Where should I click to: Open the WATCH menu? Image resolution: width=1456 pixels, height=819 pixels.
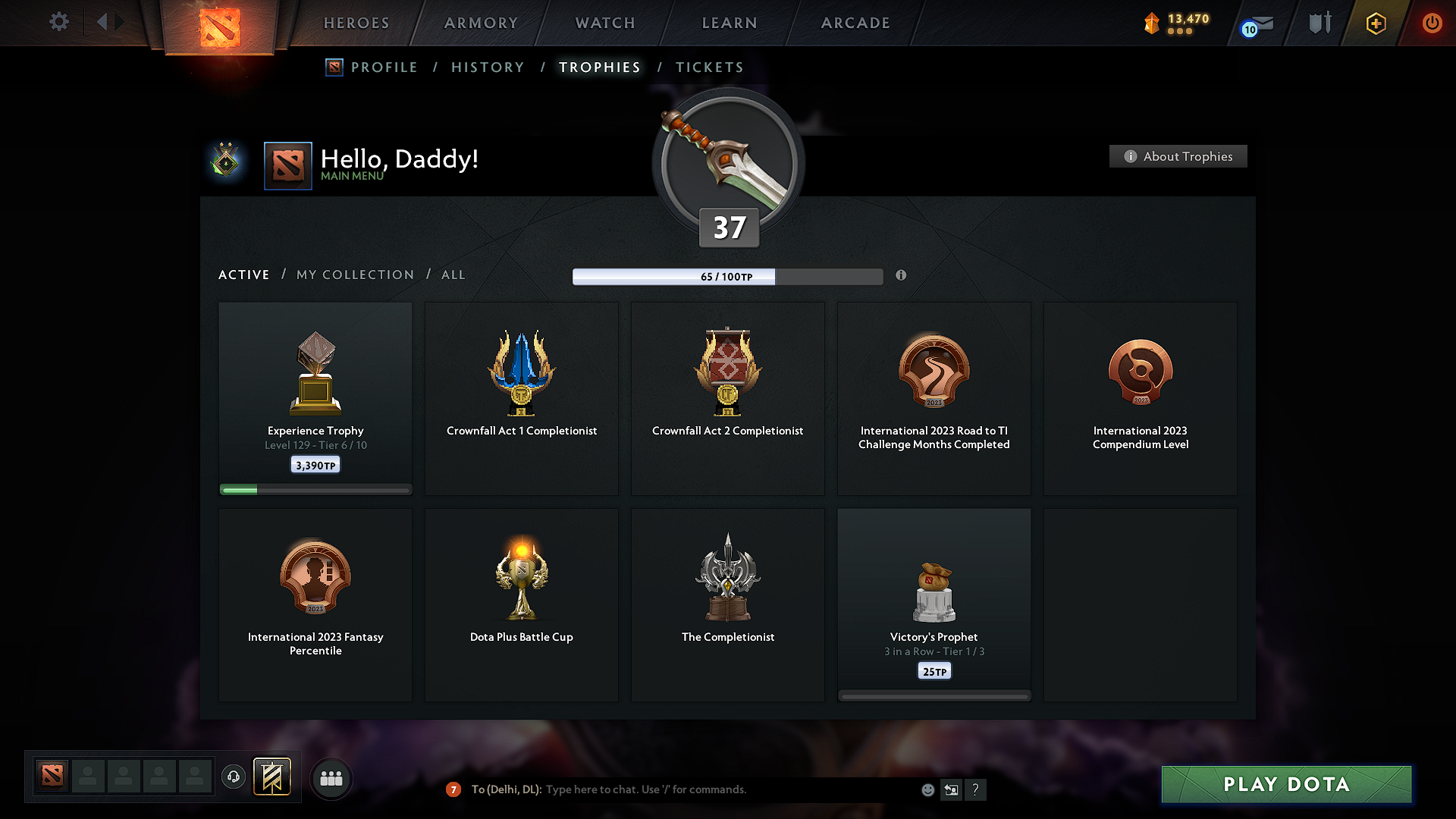coord(604,23)
